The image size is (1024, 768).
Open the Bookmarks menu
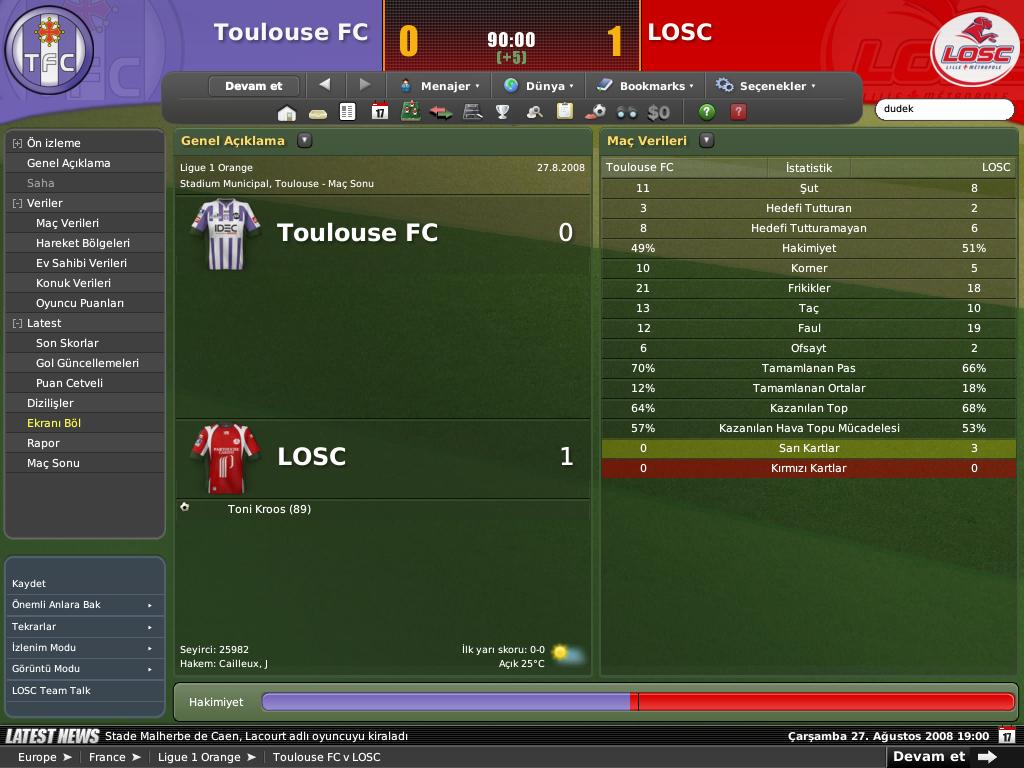pos(645,86)
